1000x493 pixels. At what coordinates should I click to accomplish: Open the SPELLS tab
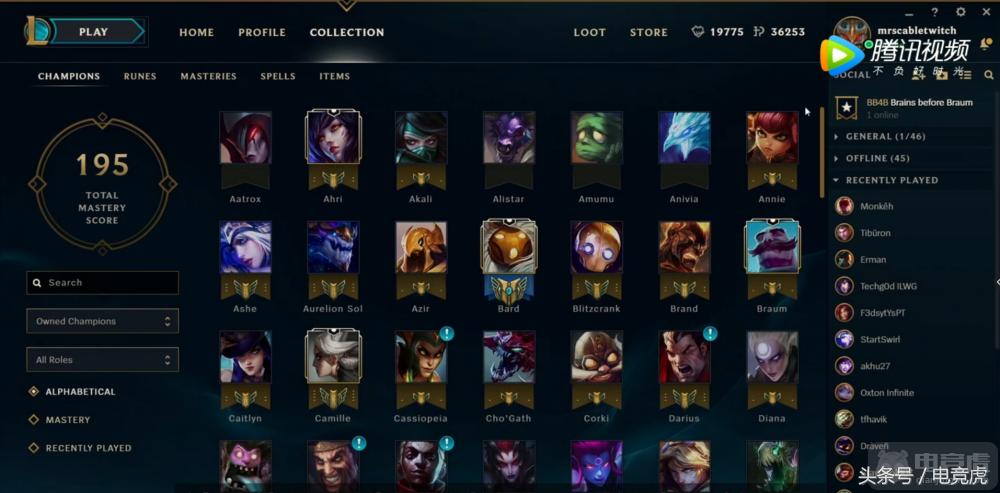pyautogui.click(x=278, y=76)
